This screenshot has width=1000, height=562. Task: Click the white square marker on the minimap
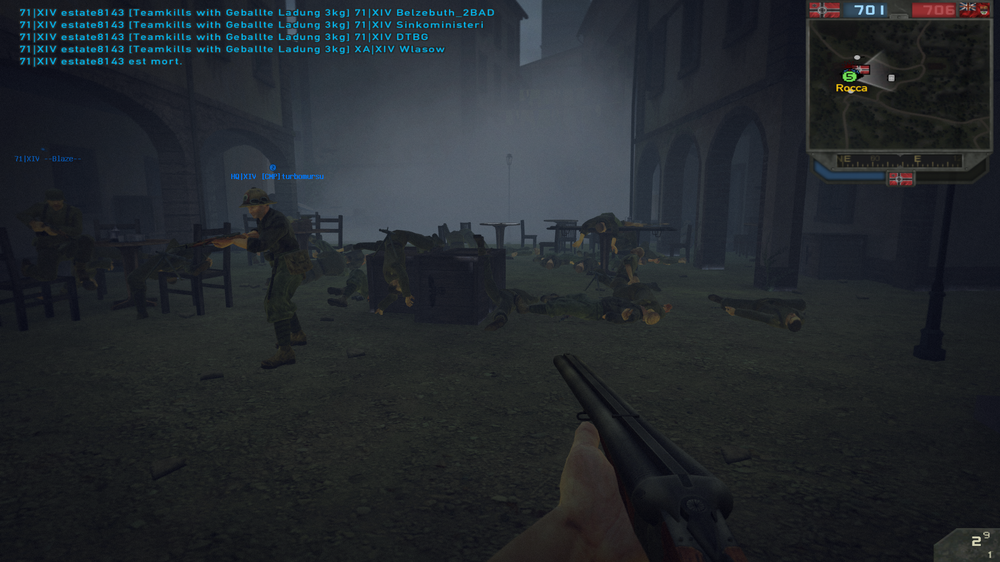pos(891,77)
